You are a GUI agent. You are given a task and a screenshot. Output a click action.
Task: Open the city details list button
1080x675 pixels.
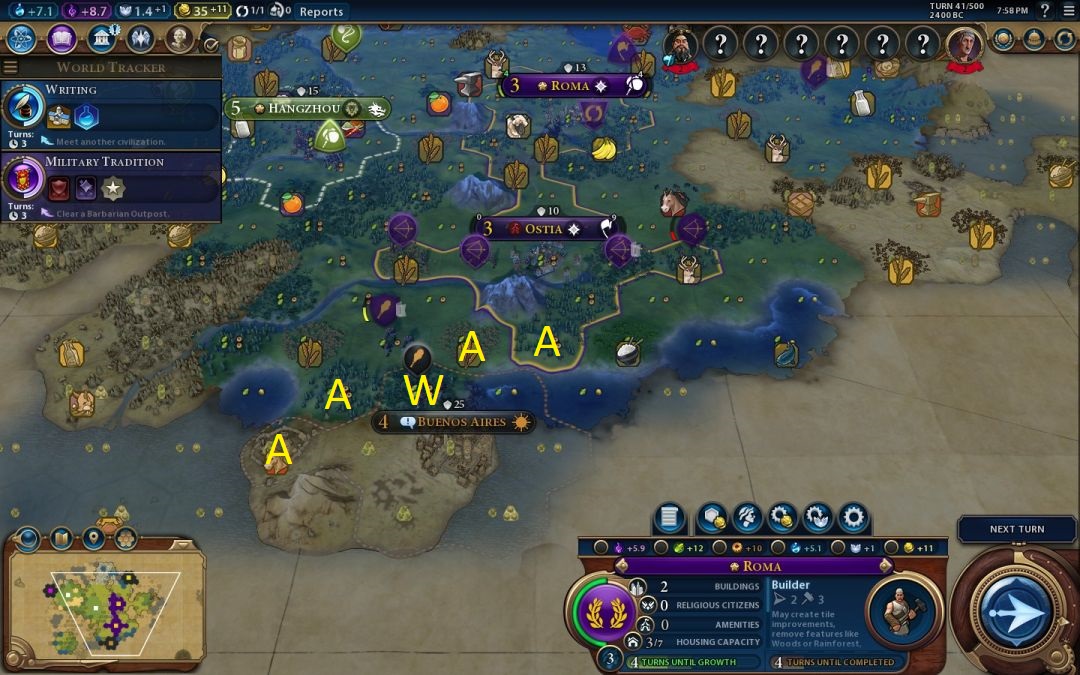(668, 518)
